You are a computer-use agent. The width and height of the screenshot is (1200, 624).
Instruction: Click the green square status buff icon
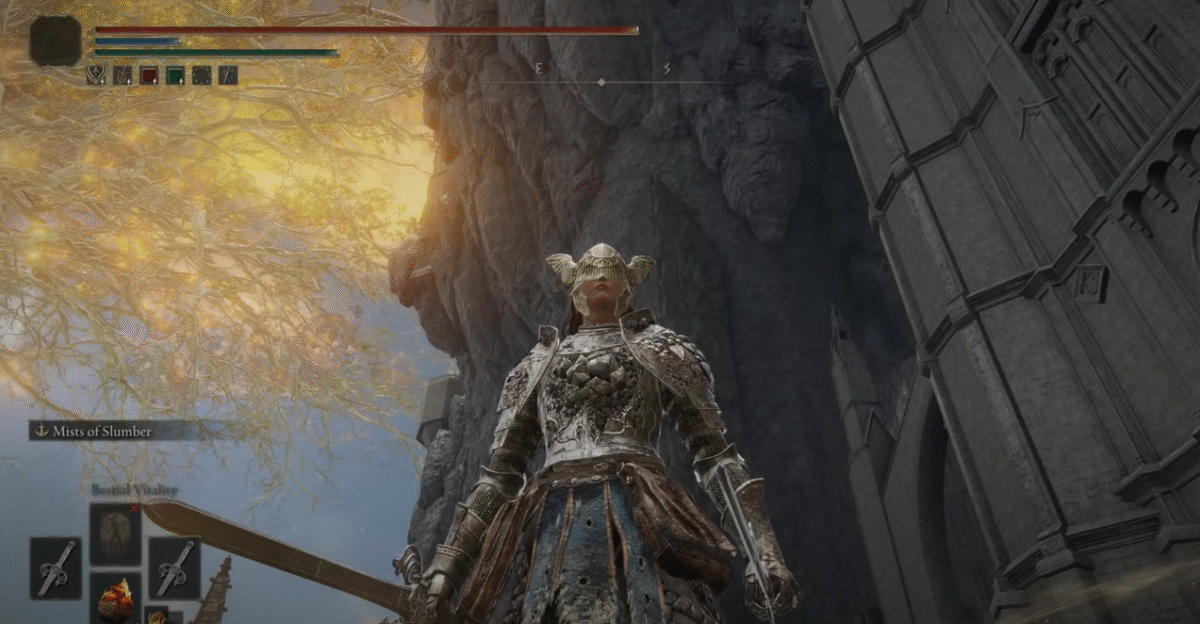(175, 75)
